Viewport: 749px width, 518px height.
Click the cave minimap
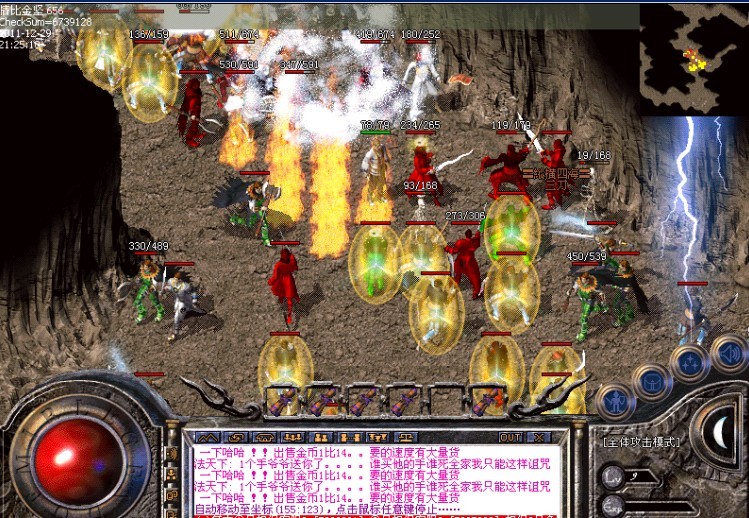(x=693, y=58)
